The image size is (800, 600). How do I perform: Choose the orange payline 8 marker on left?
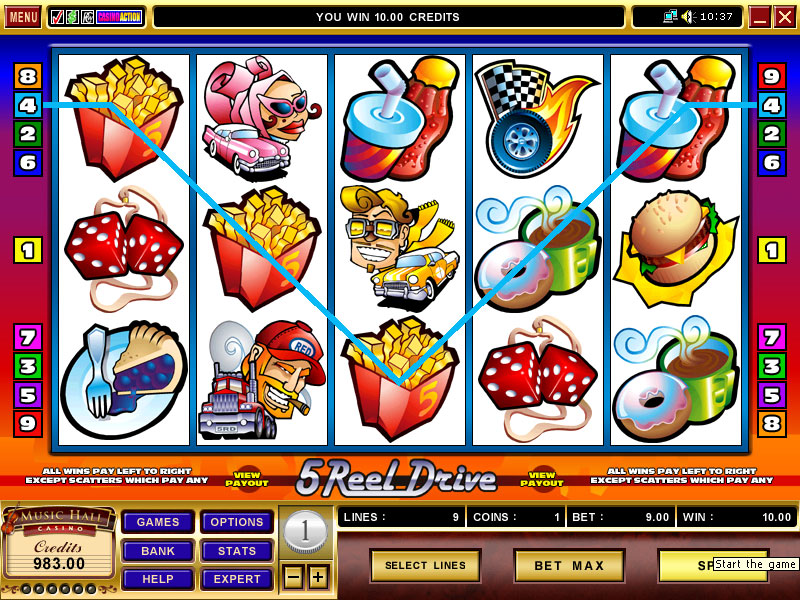[27, 76]
